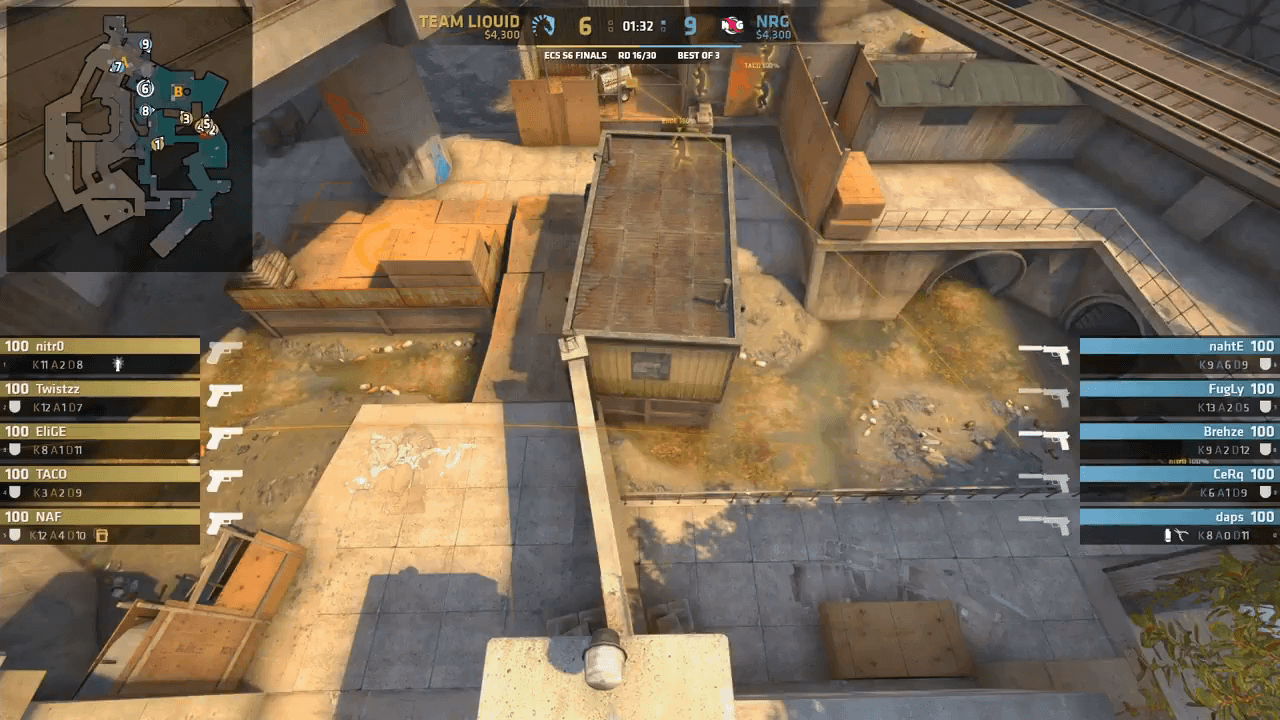Click the NRG team logo
The image size is (1280, 720).
(x=732, y=25)
